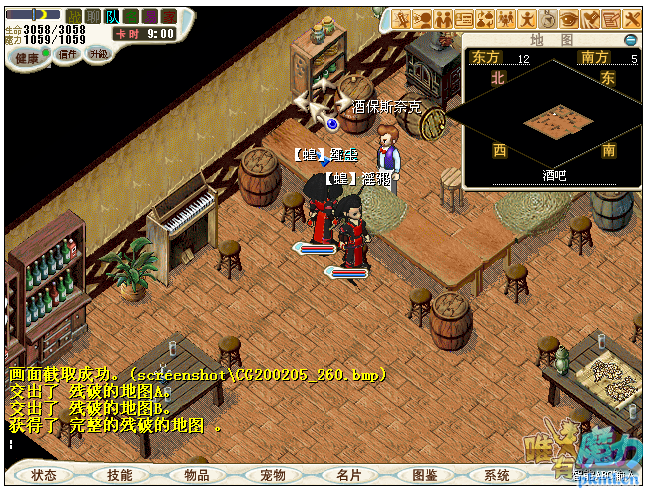Open the 名片 name card menu
Screen dimensions: 648x494
coord(348,475)
